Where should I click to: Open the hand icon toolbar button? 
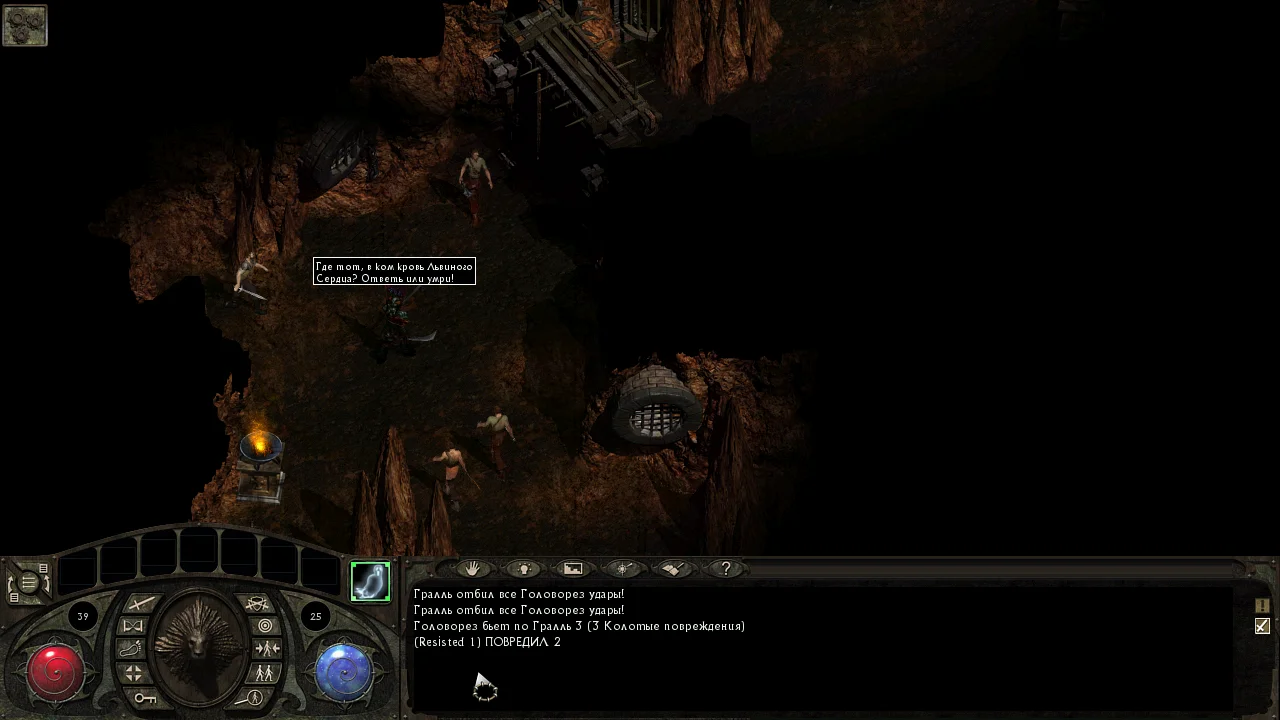click(x=472, y=569)
